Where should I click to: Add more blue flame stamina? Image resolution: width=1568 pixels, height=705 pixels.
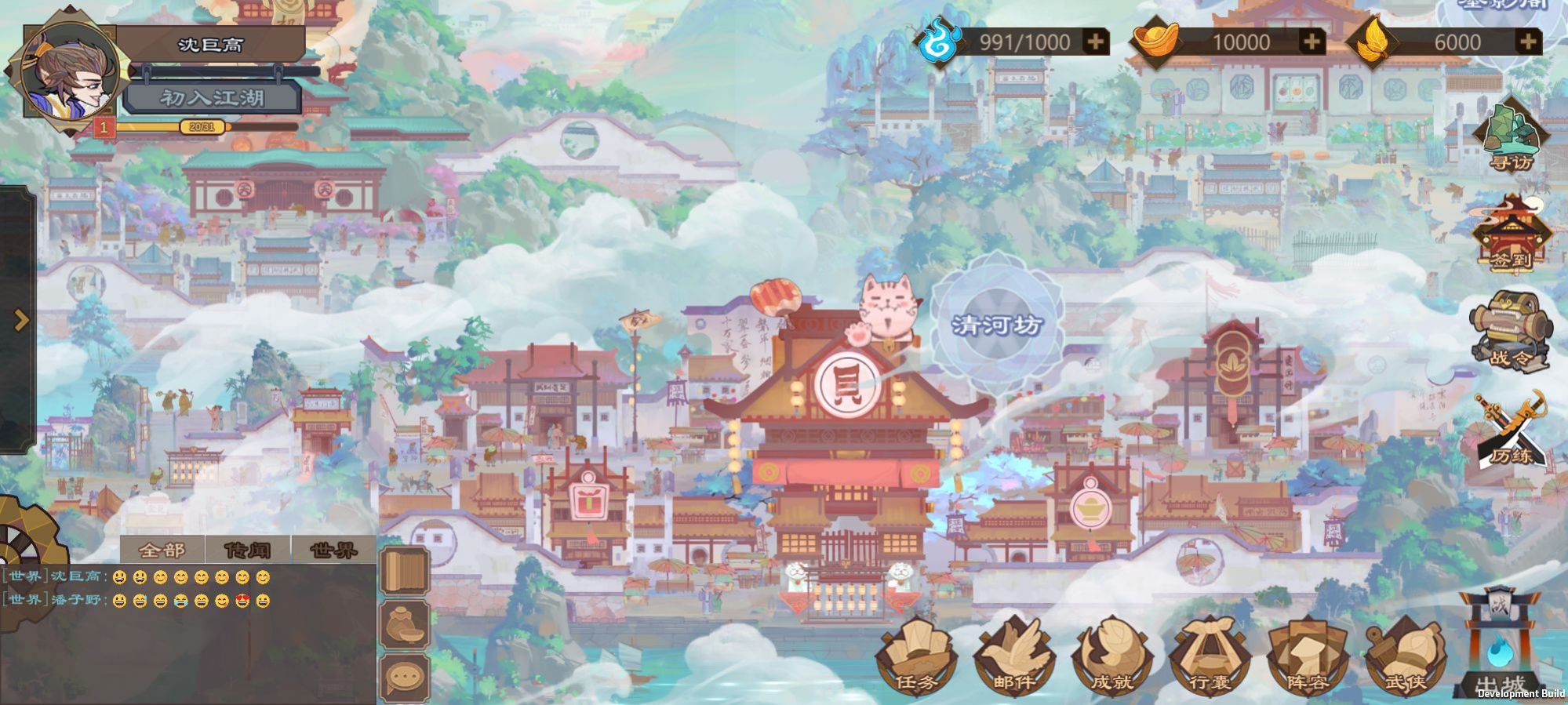pos(1095,42)
